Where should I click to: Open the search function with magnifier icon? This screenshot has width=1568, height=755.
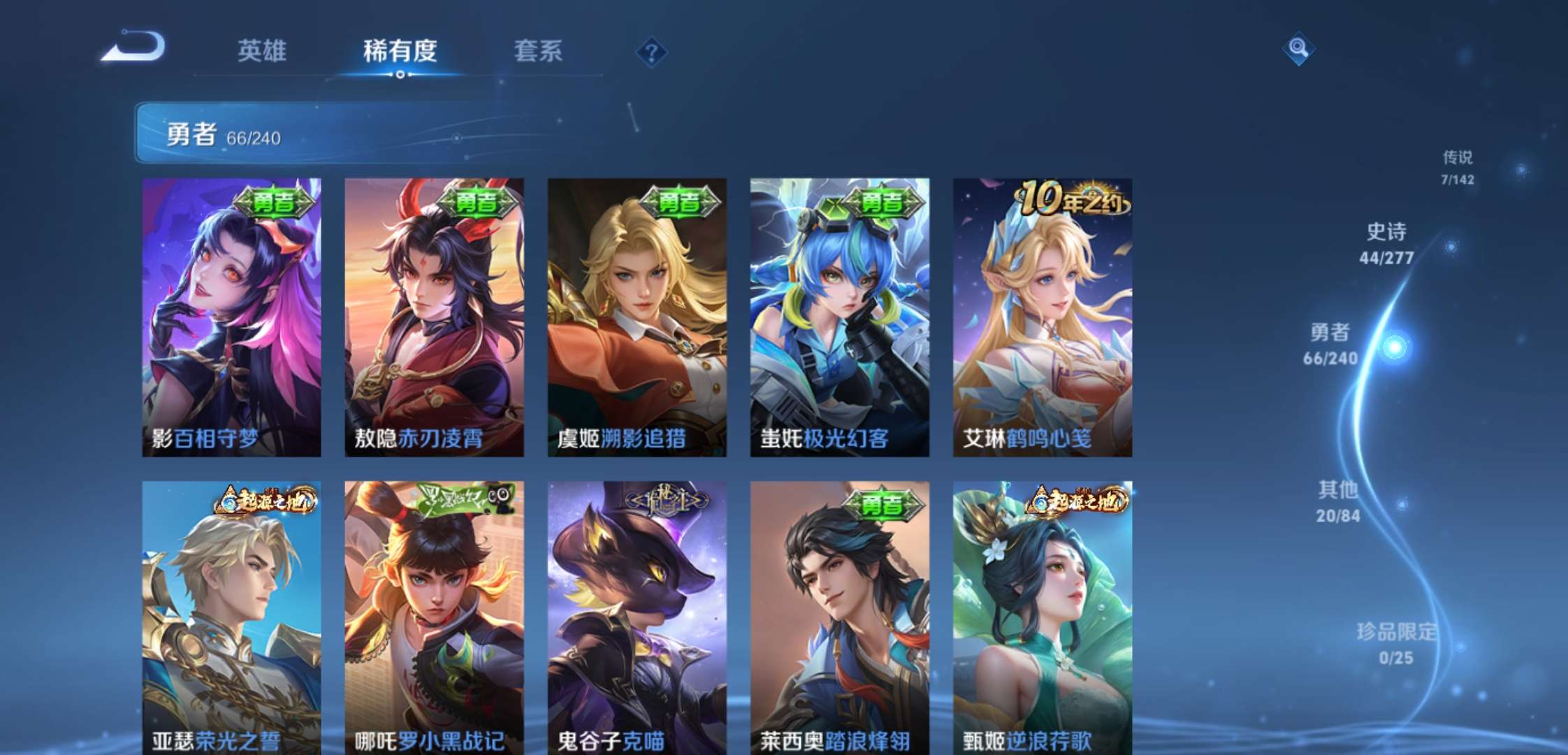pyautogui.click(x=1300, y=50)
